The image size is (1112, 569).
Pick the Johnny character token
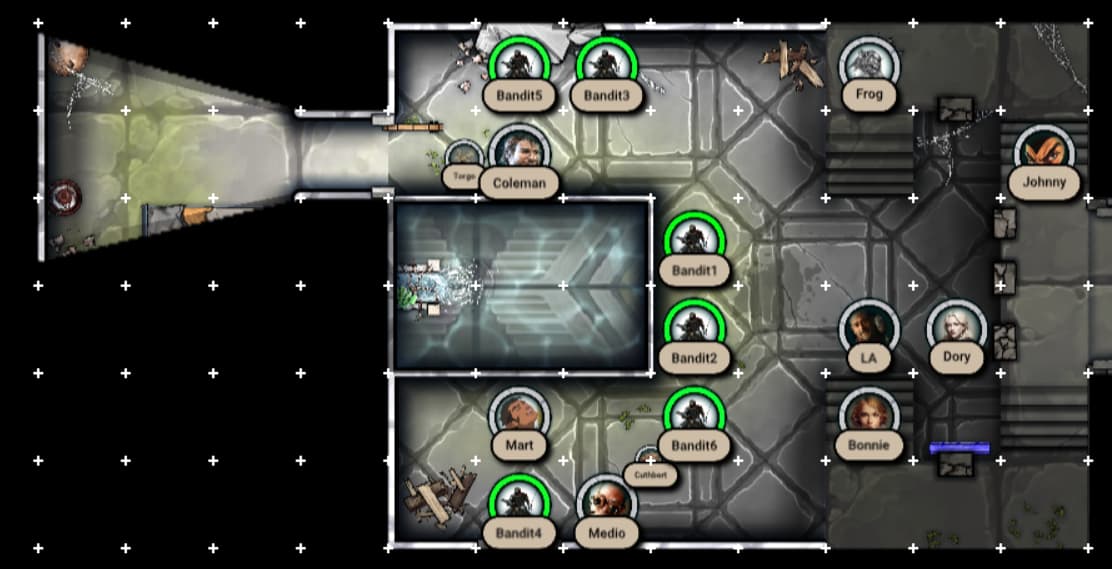click(1044, 154)
